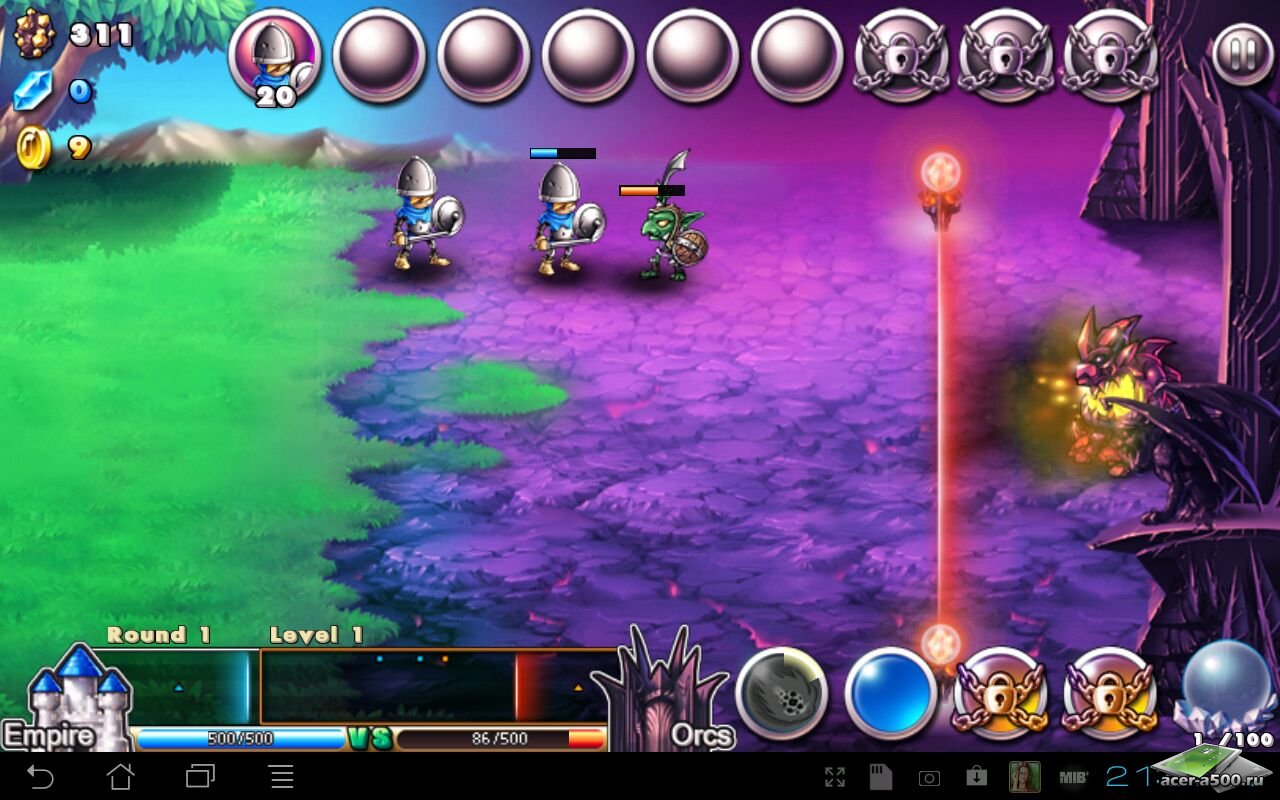Pause the game with the top-right button

tap(1243, 53)
